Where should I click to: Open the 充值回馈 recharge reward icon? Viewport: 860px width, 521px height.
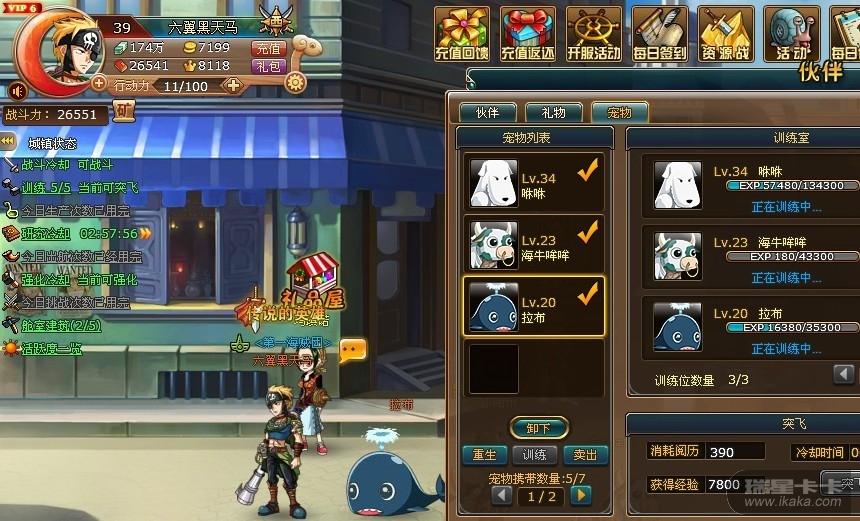point(462,34)
